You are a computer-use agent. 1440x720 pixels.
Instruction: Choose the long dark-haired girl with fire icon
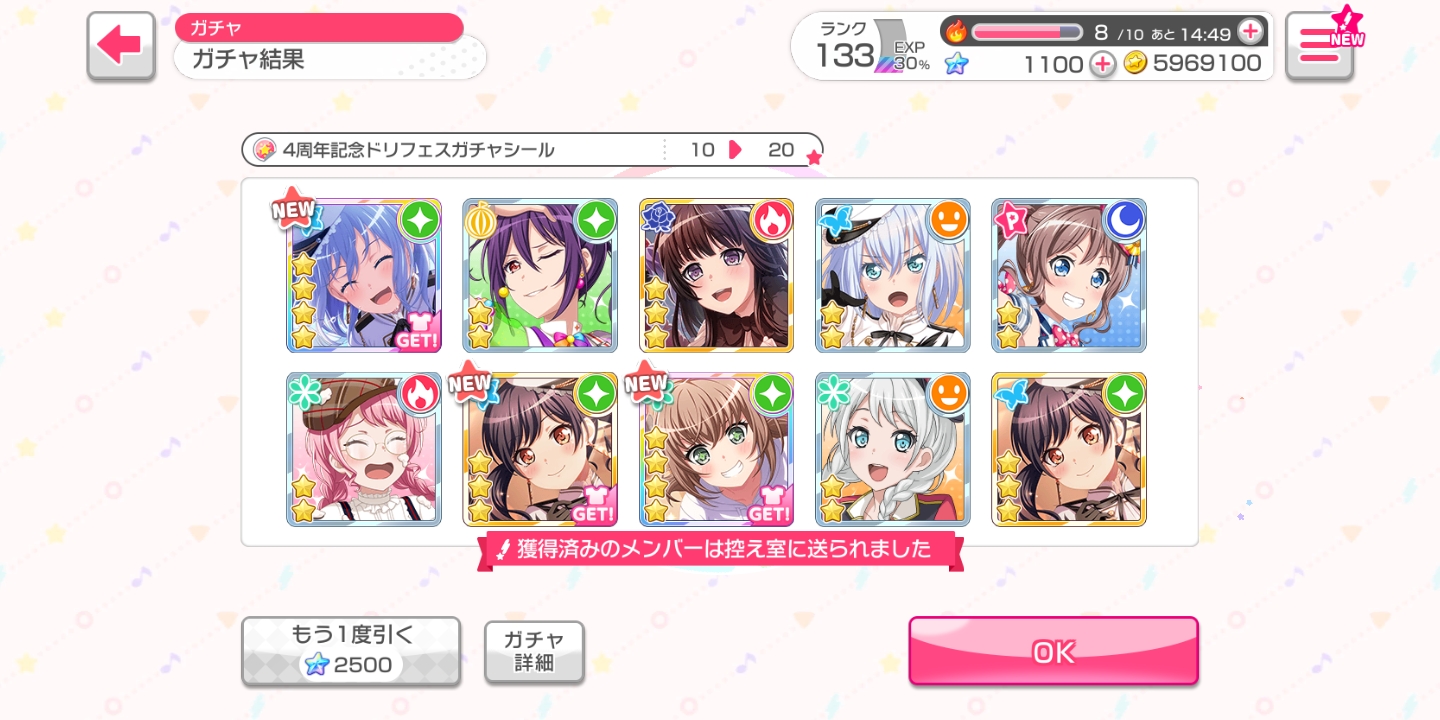tap(716, 276)
